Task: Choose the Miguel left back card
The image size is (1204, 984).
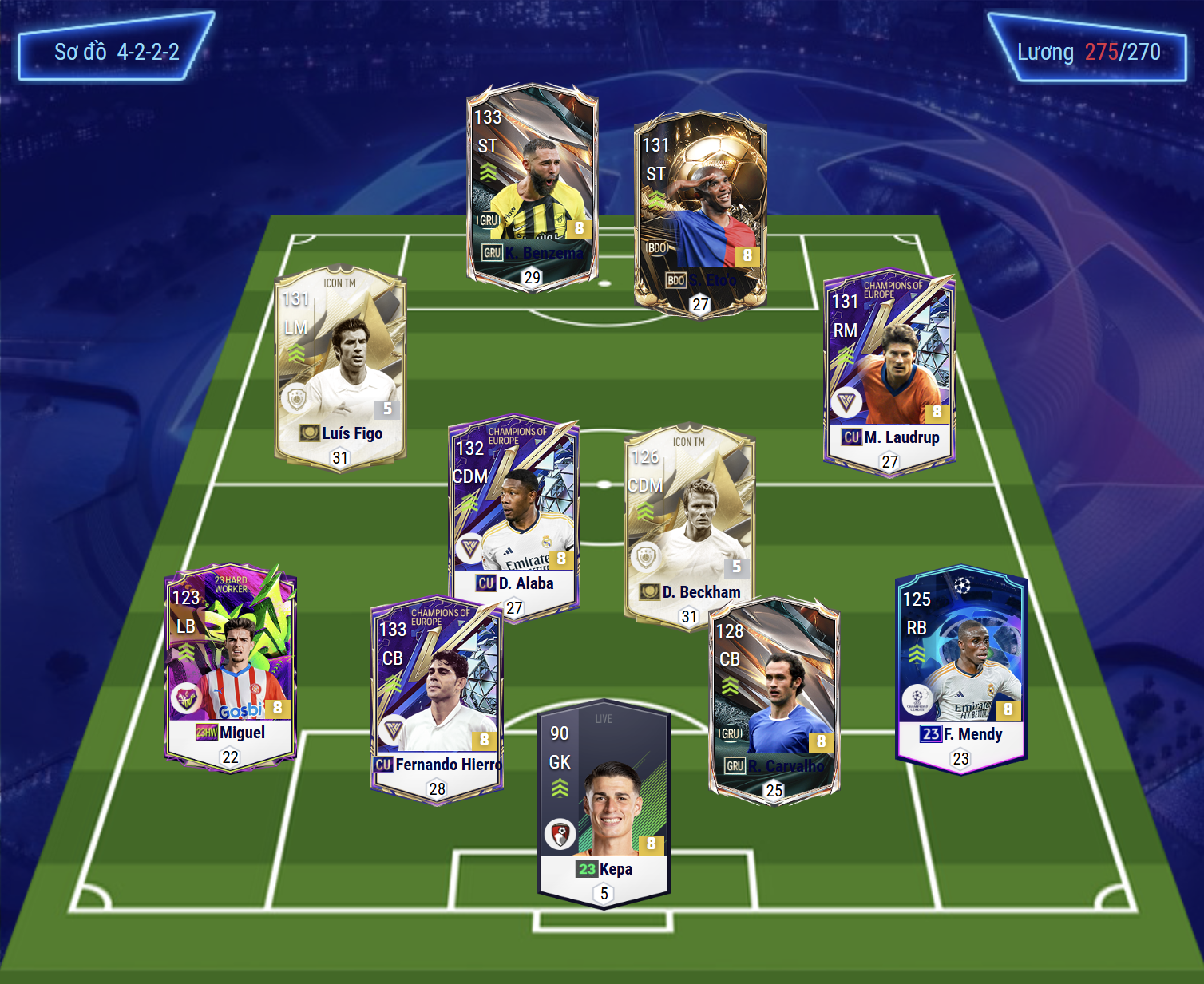Action: 230,666
